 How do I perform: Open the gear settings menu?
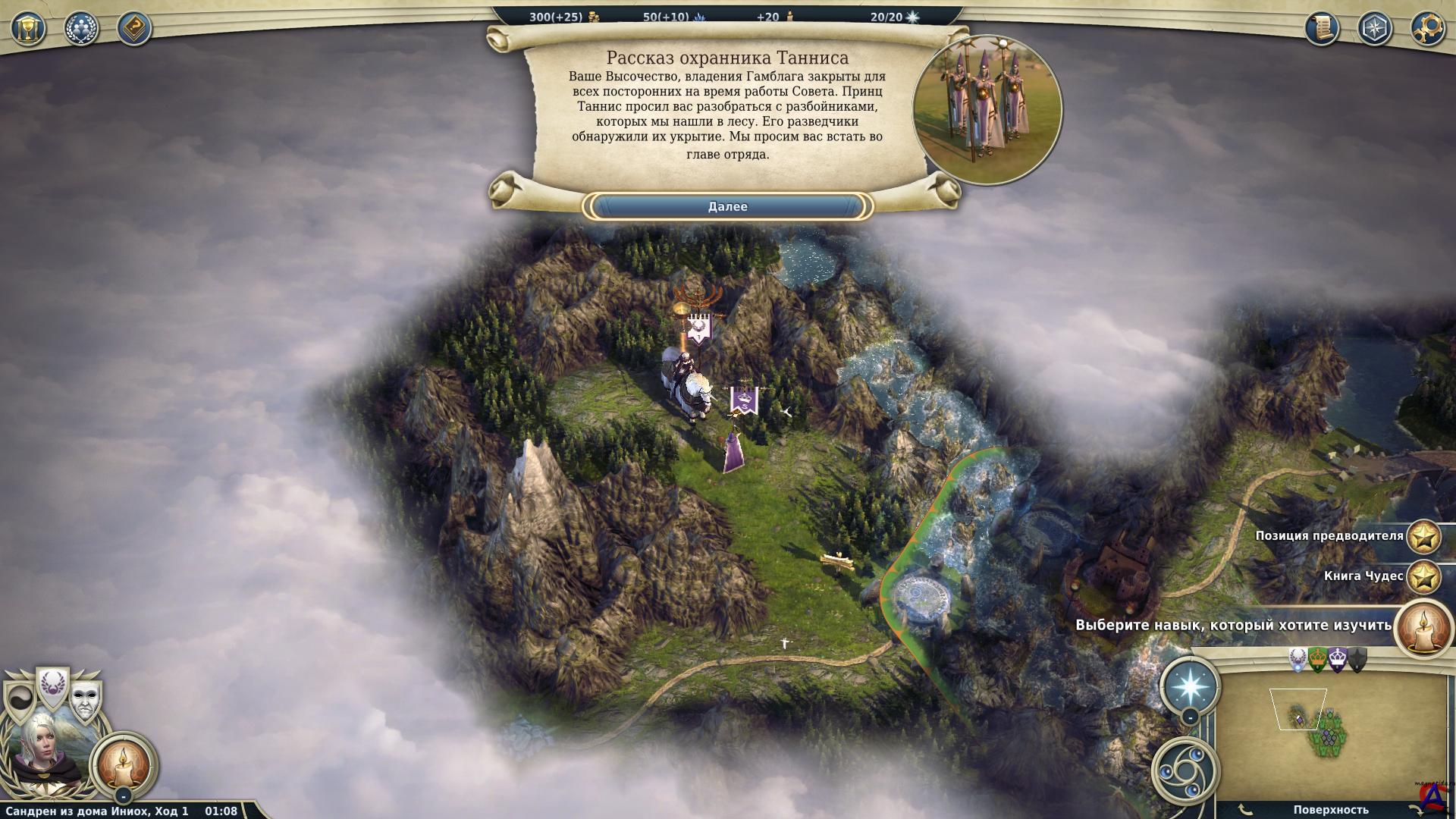tap(1427, 29)
